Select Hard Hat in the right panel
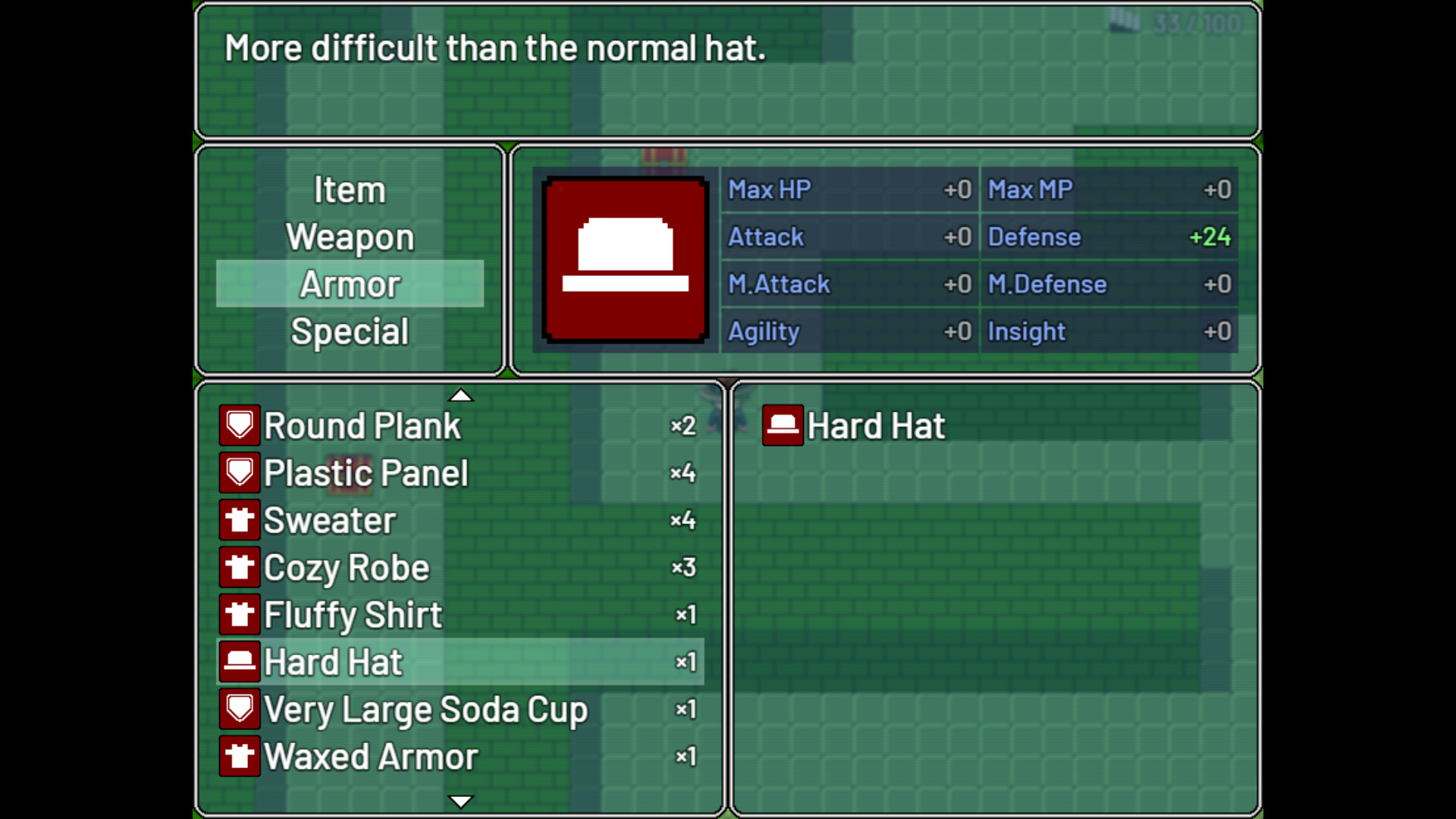Image resolution: width=1456 pixels, height=819 pixels. [x=875, y=425]
